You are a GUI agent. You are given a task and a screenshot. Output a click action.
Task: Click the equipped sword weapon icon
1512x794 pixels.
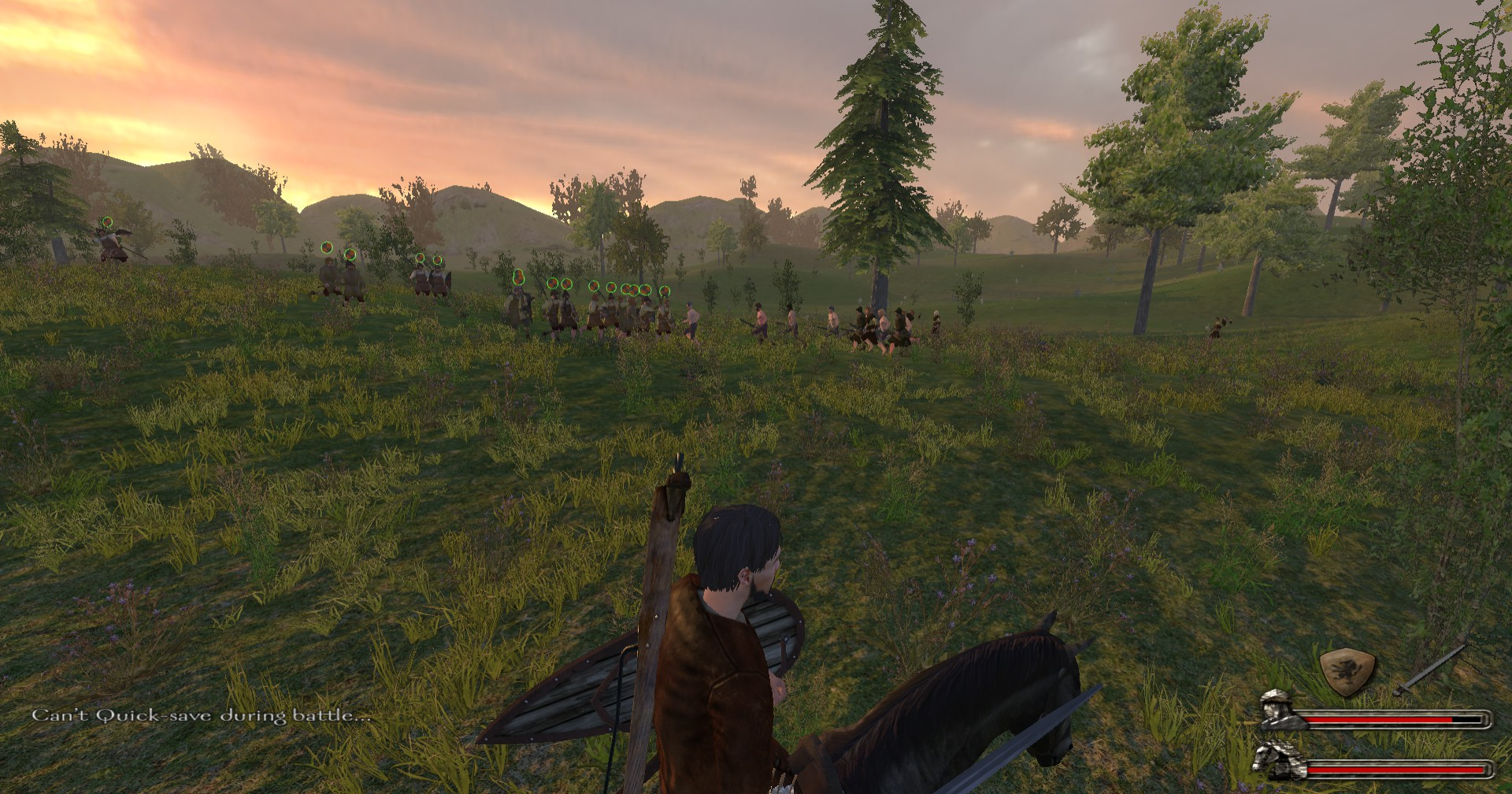pyautogui.click(x=1429, y=671)
